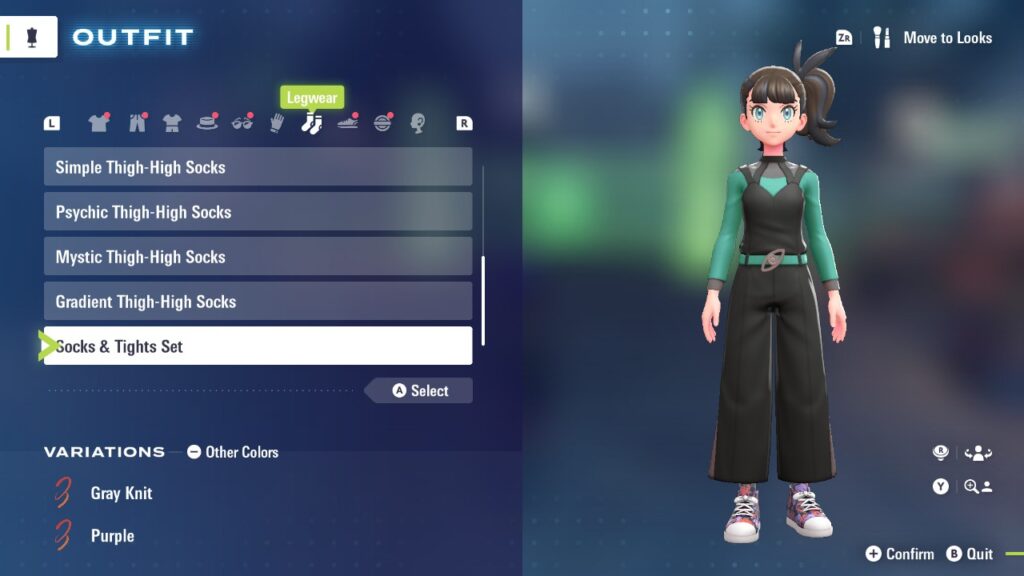Quit the outfit menu

969,554
